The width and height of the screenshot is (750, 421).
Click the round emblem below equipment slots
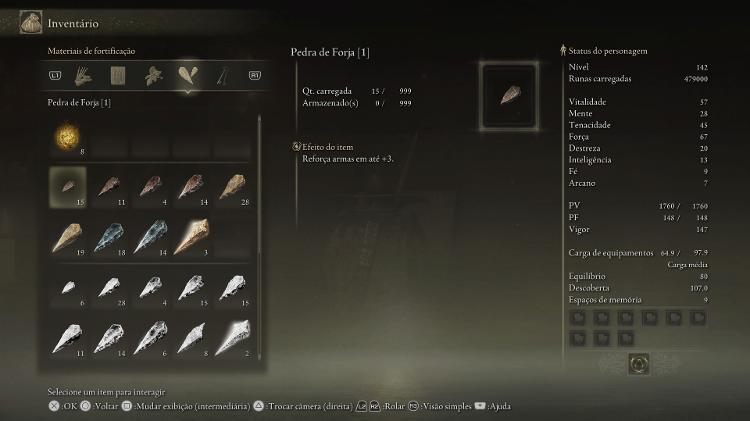pyautogui.click(x=639, y=364)
